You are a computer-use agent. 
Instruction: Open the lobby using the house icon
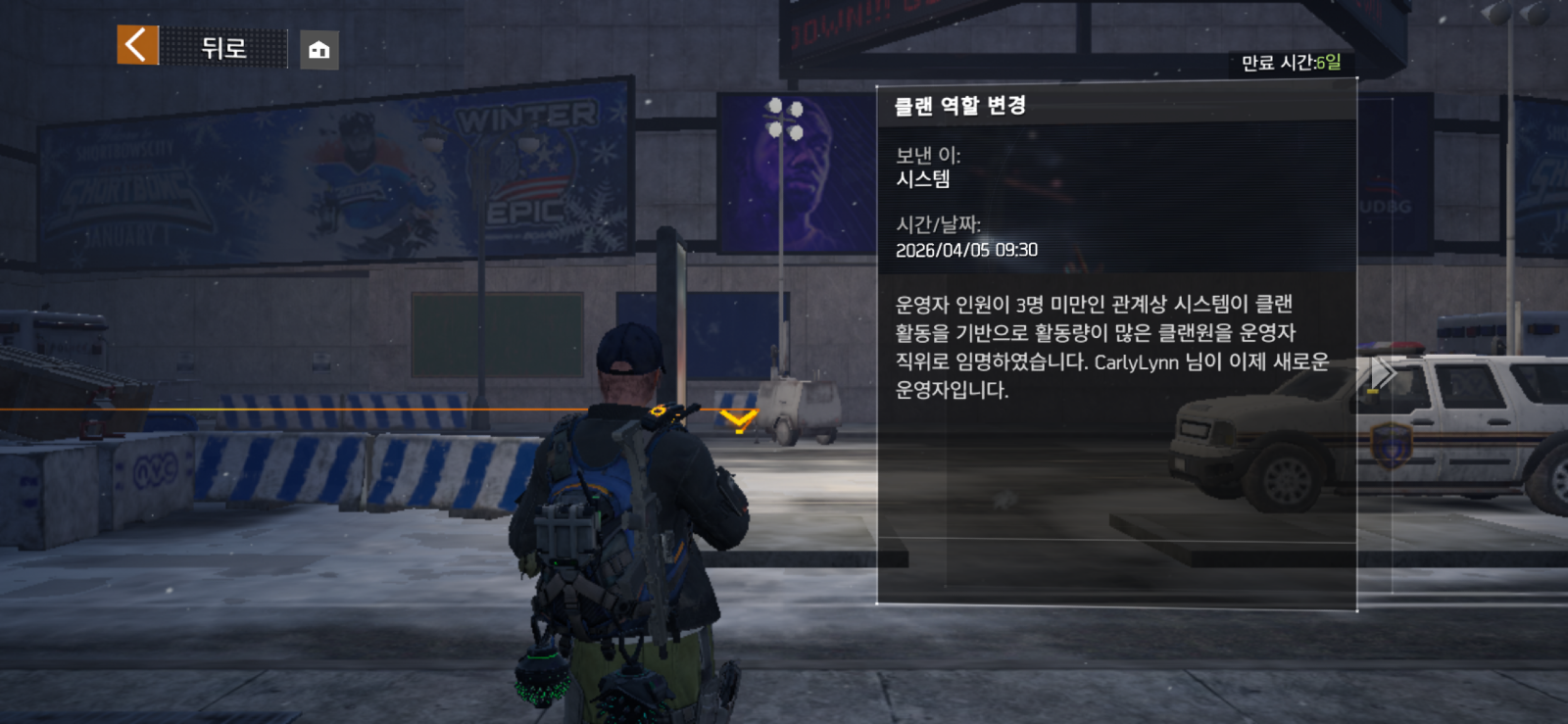[318, 48]
